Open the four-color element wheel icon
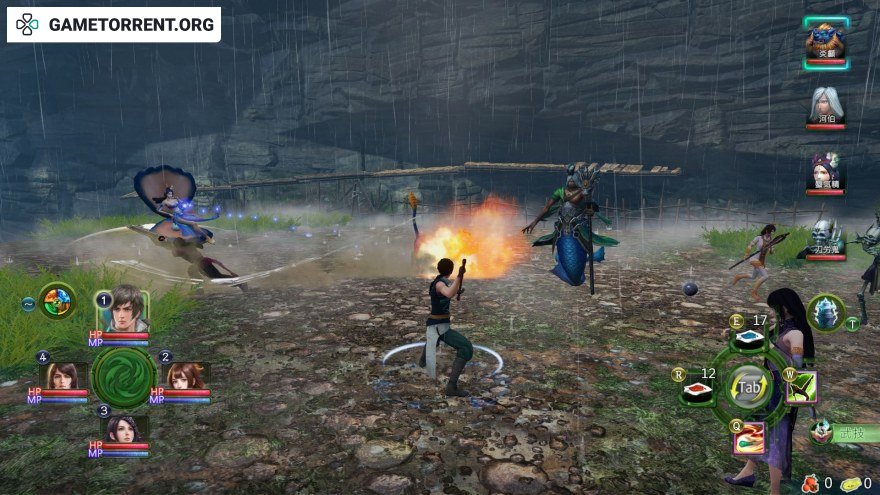The width and height of the screenshot is (880, 495). click(58, 300)
